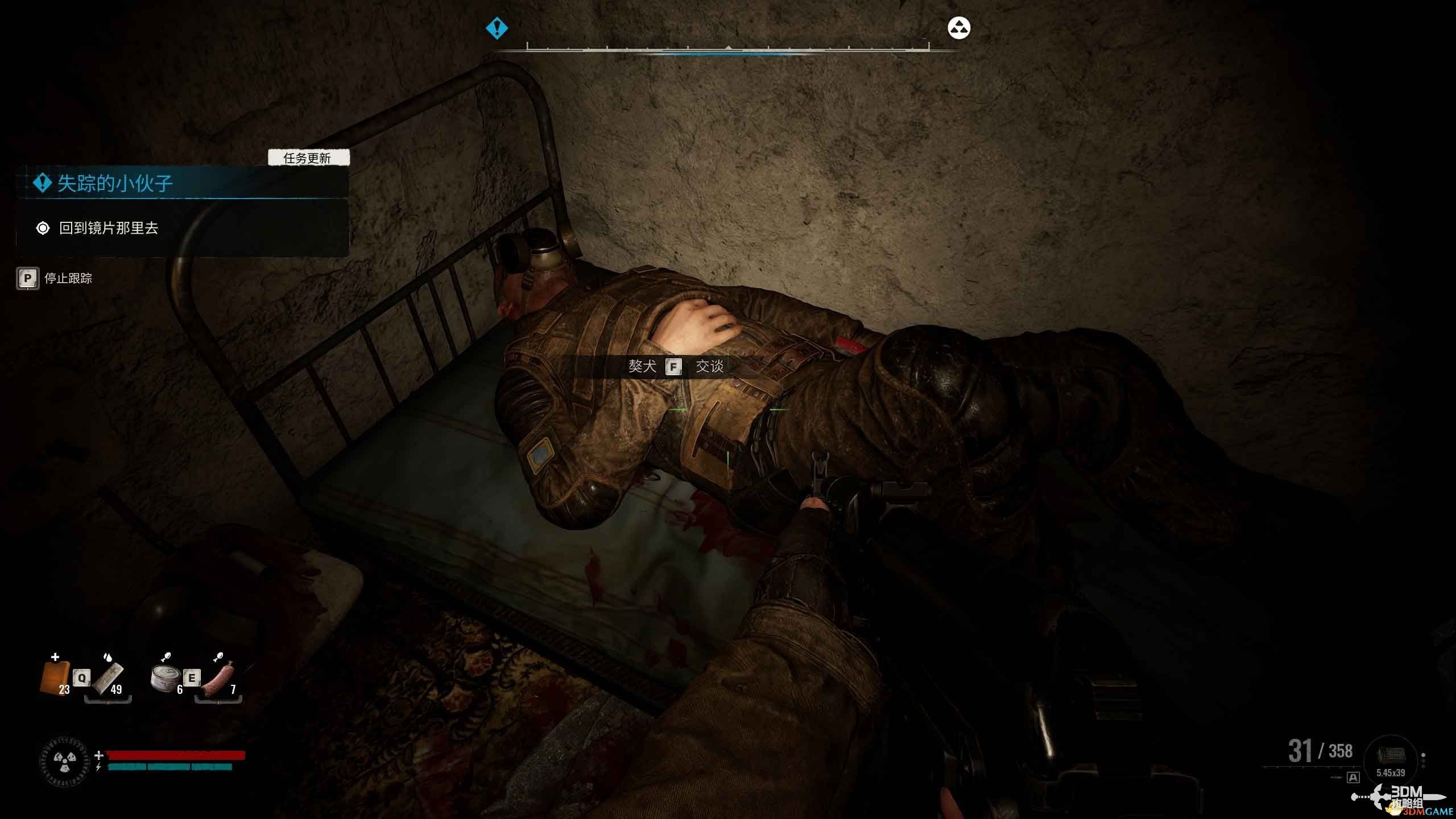This screenshot has height=819, width=1456.
Task: Select the bandage quick slot
Action: click(108, 678)
